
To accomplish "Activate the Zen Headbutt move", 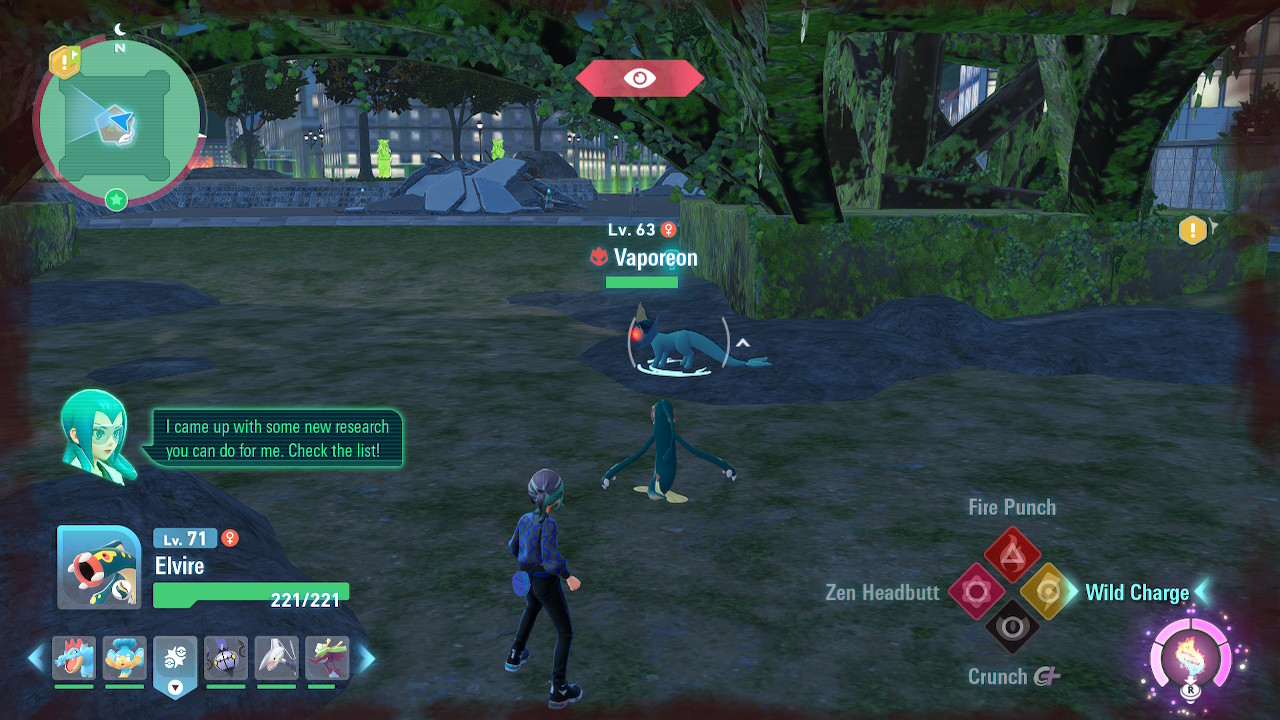I will (x=975, y=592).
